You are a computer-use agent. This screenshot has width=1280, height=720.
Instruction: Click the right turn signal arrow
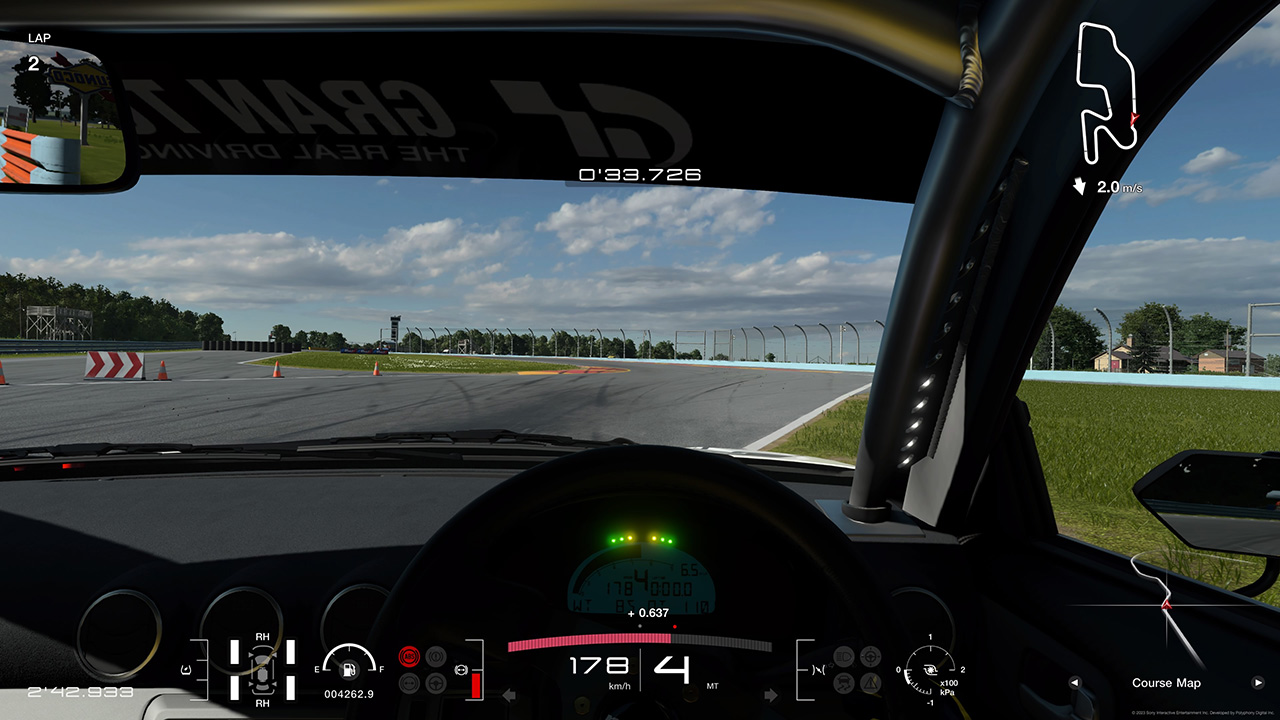771,695
